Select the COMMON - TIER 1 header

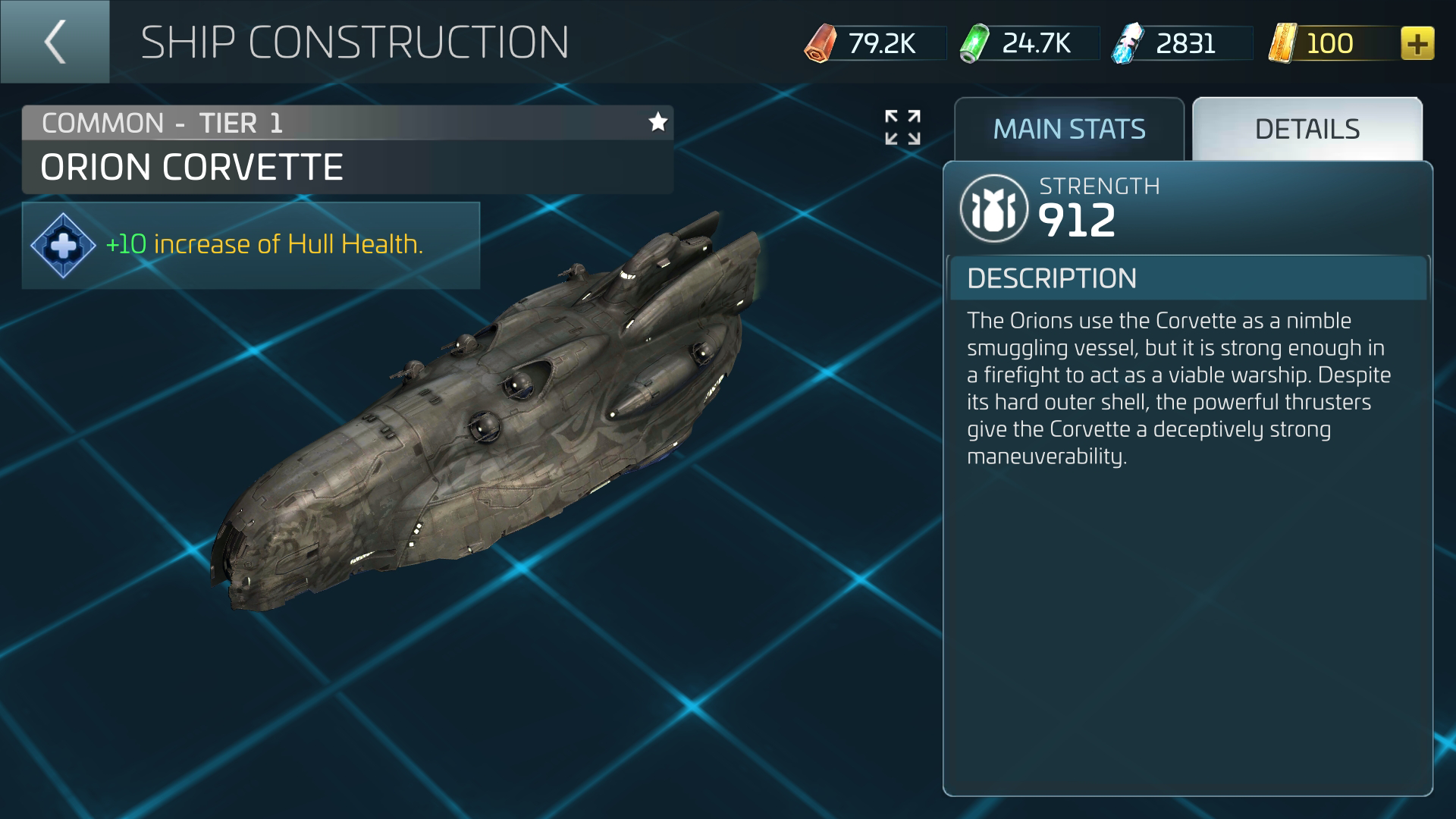click(163, 122)
